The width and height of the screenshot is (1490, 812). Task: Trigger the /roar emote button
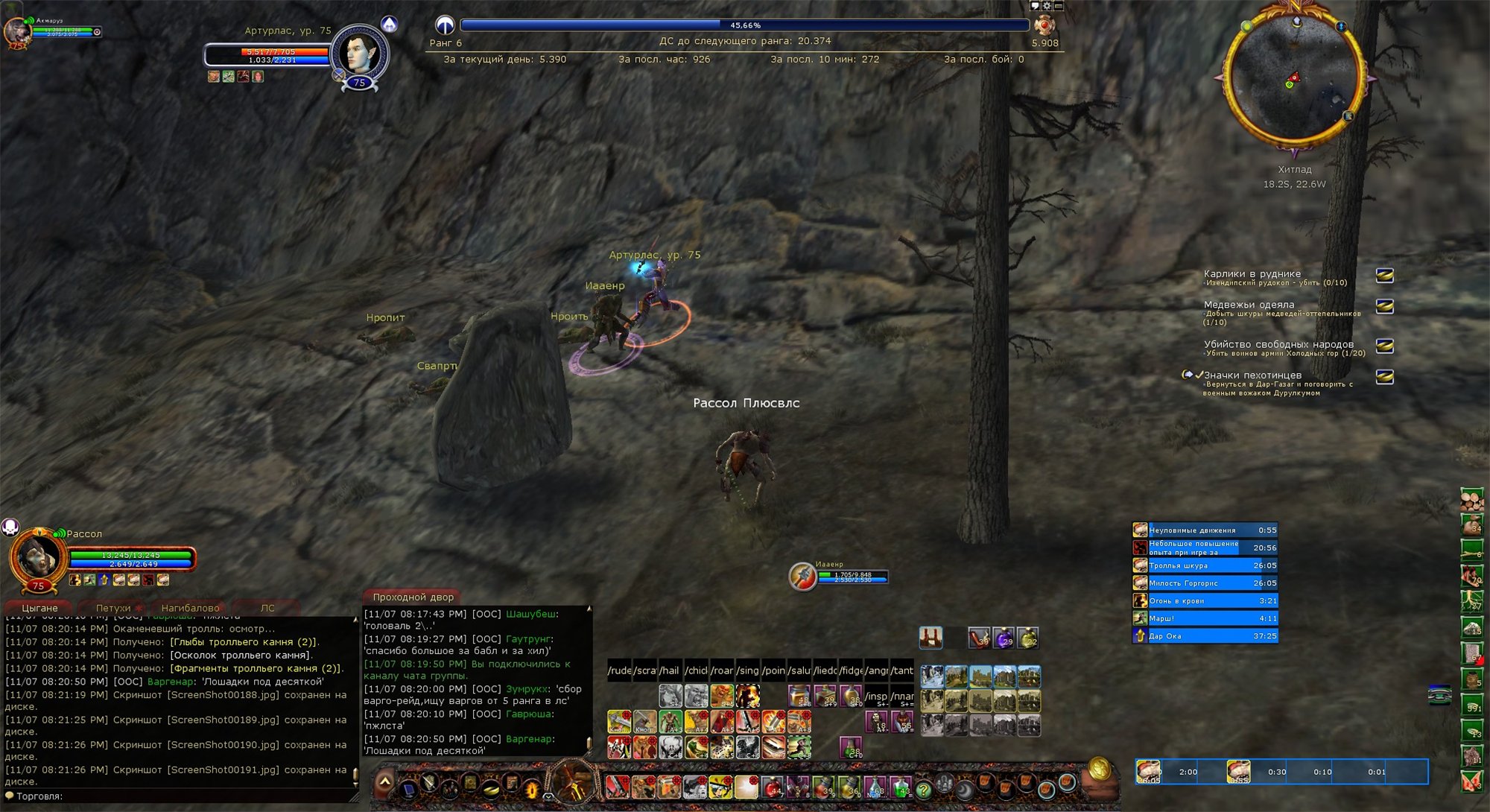722,670
